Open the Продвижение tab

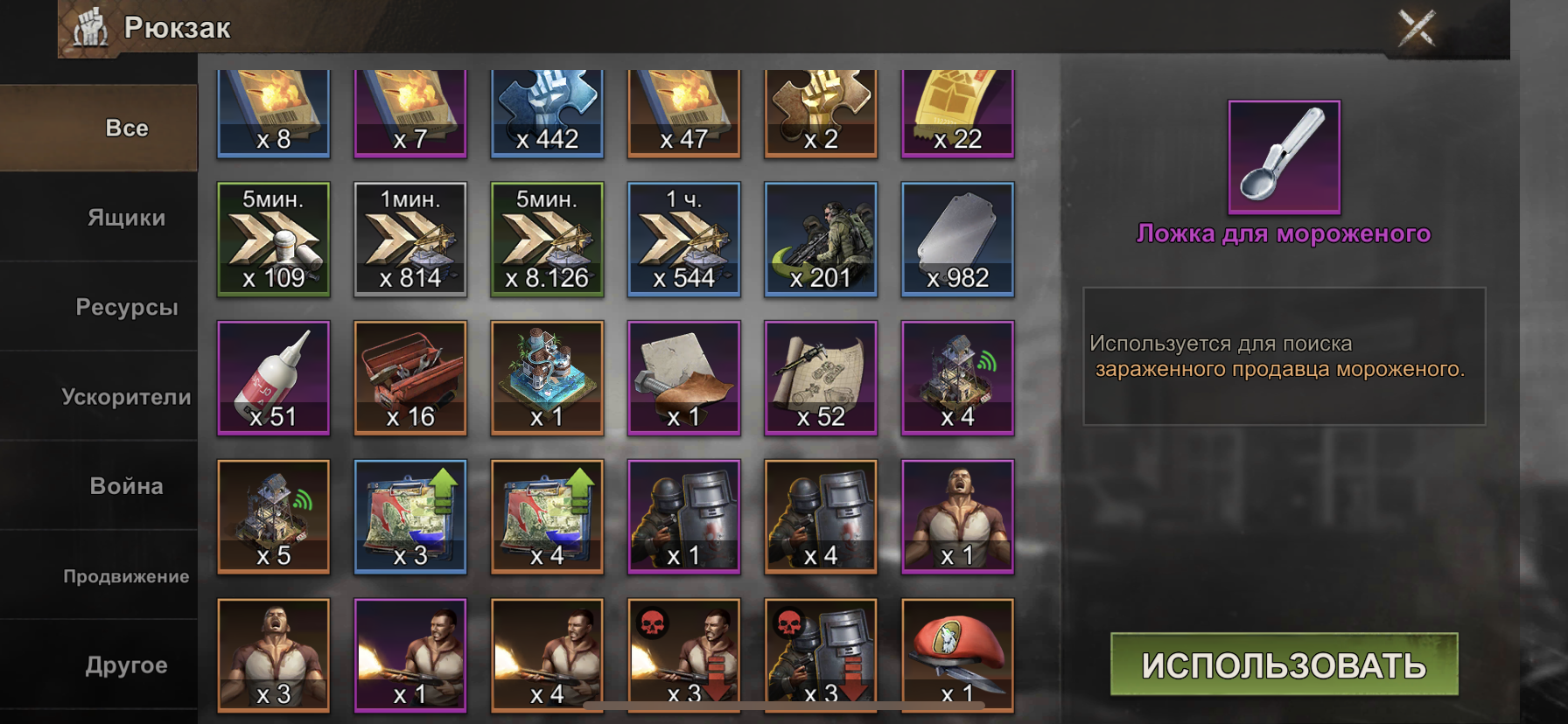coord(126,576)
